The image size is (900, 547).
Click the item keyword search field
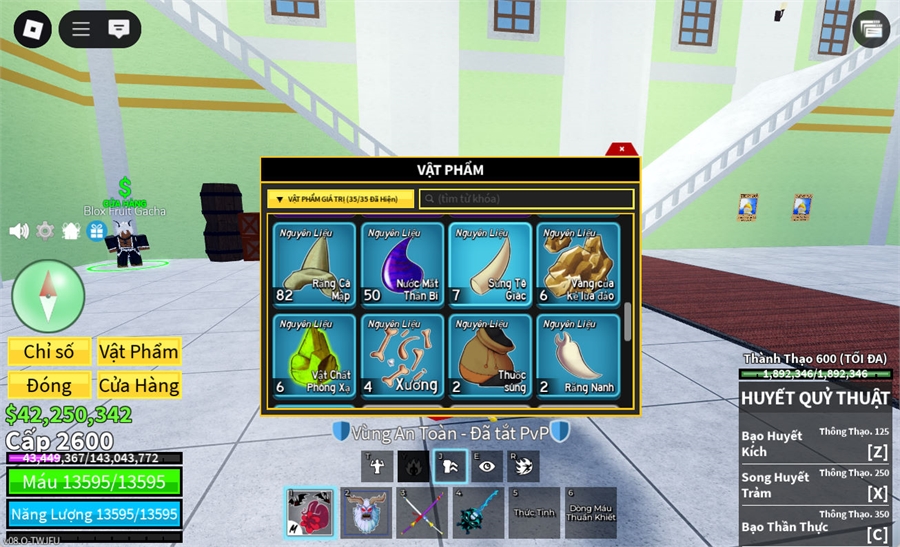coord(527,199)
